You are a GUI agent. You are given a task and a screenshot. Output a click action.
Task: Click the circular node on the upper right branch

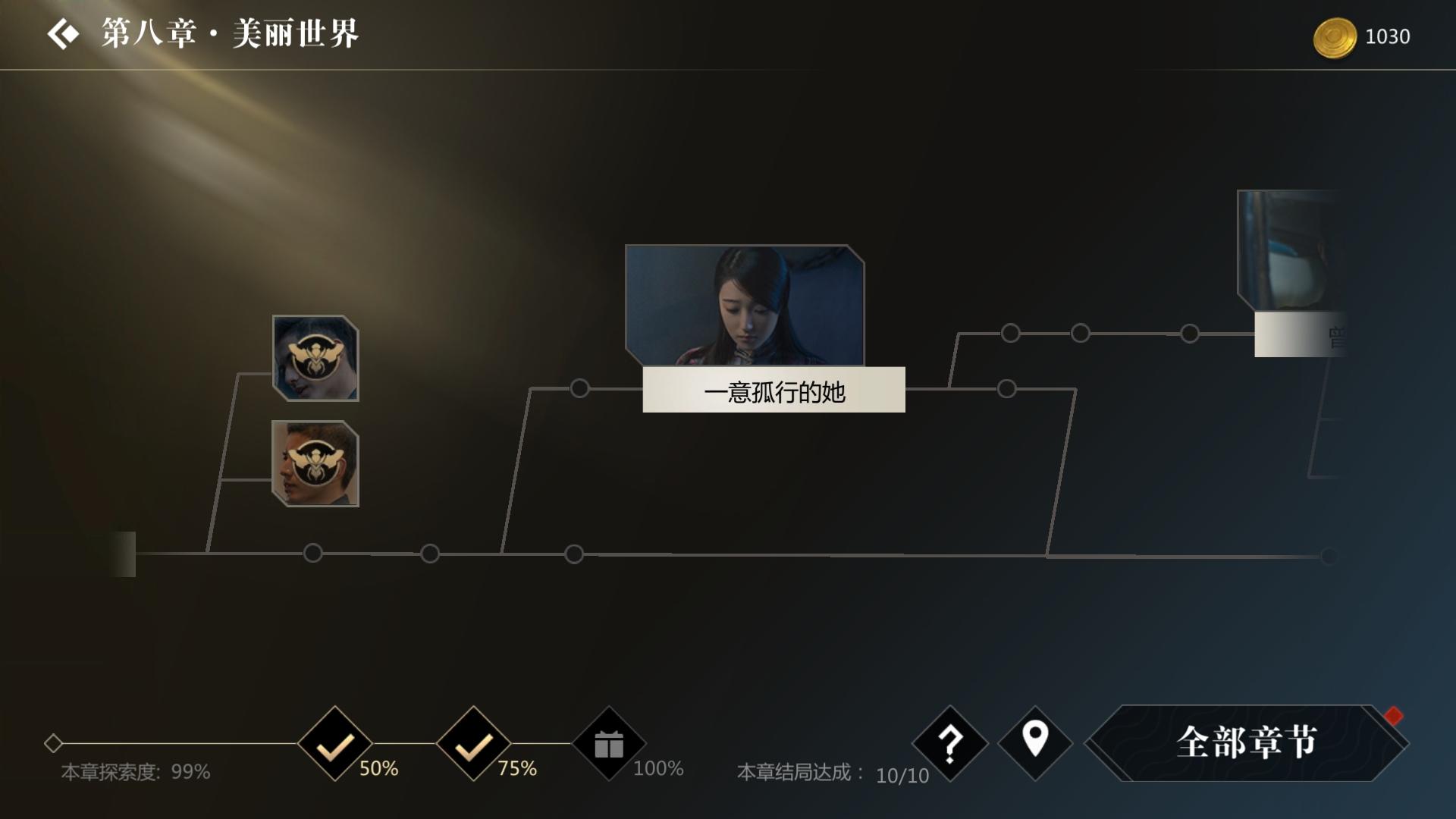[x=1009, y=332]
